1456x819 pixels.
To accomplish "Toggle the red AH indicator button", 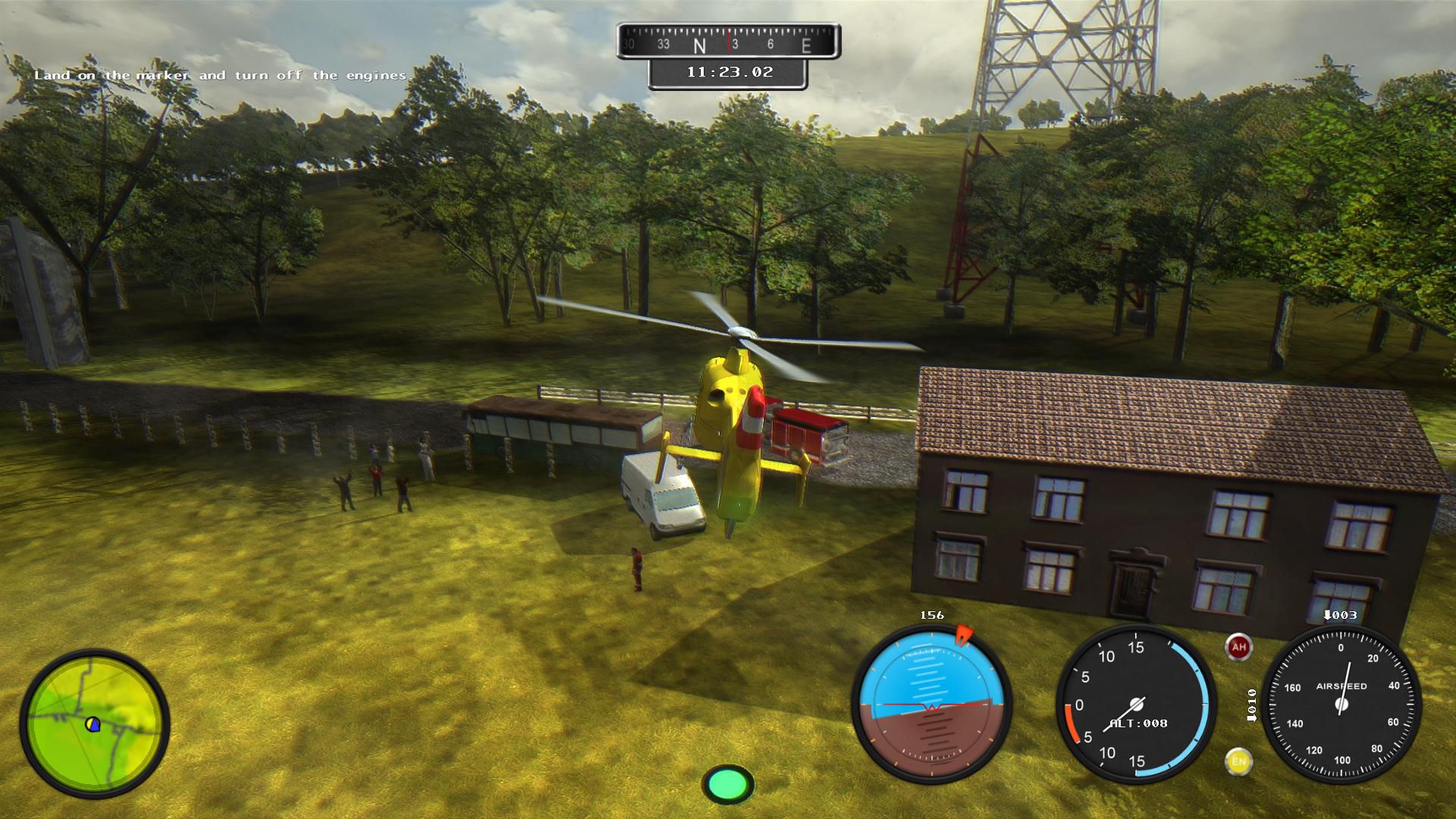I will click(x=1238, y=647).
